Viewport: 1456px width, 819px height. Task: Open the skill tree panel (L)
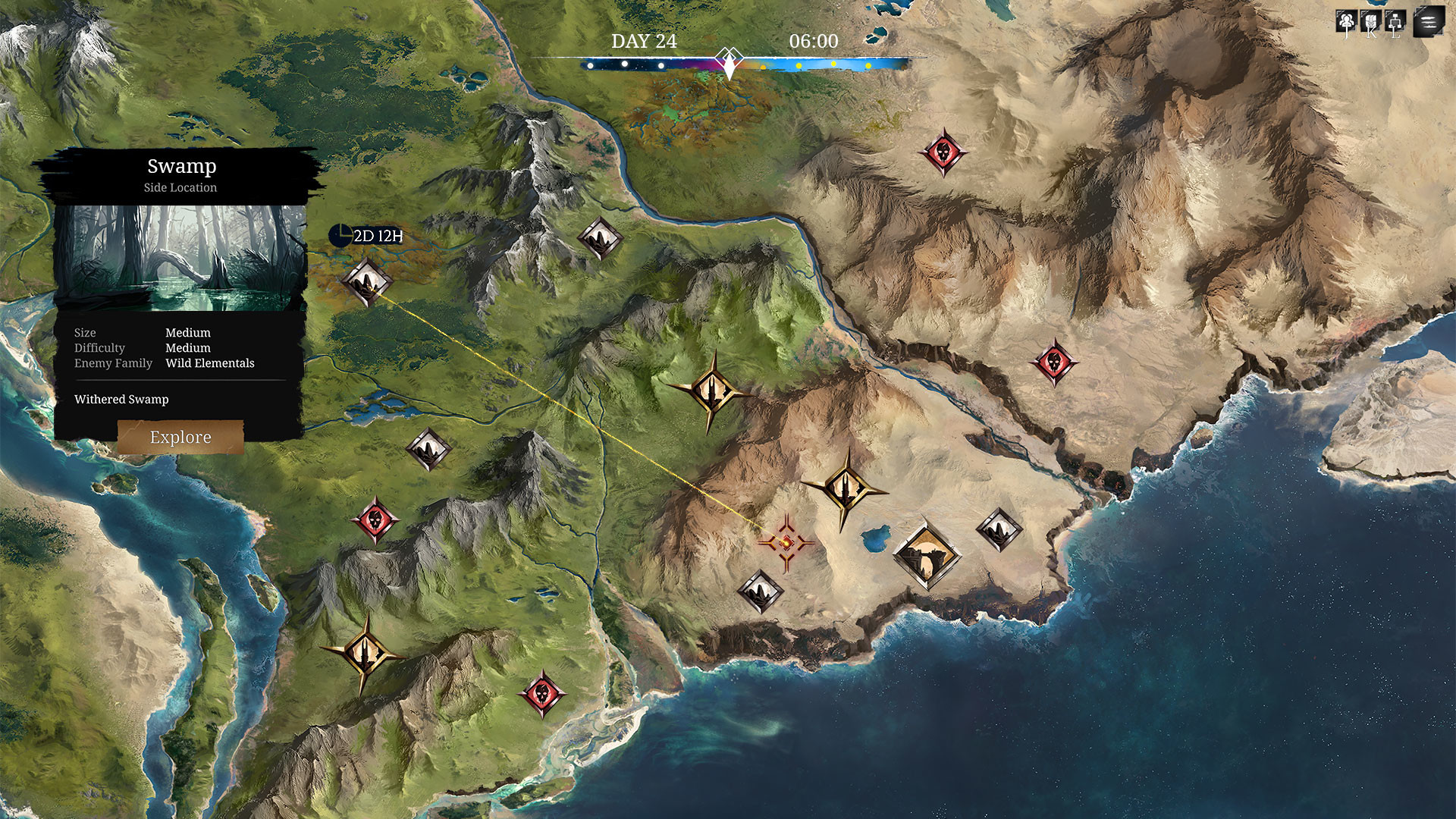(1394, 21)
